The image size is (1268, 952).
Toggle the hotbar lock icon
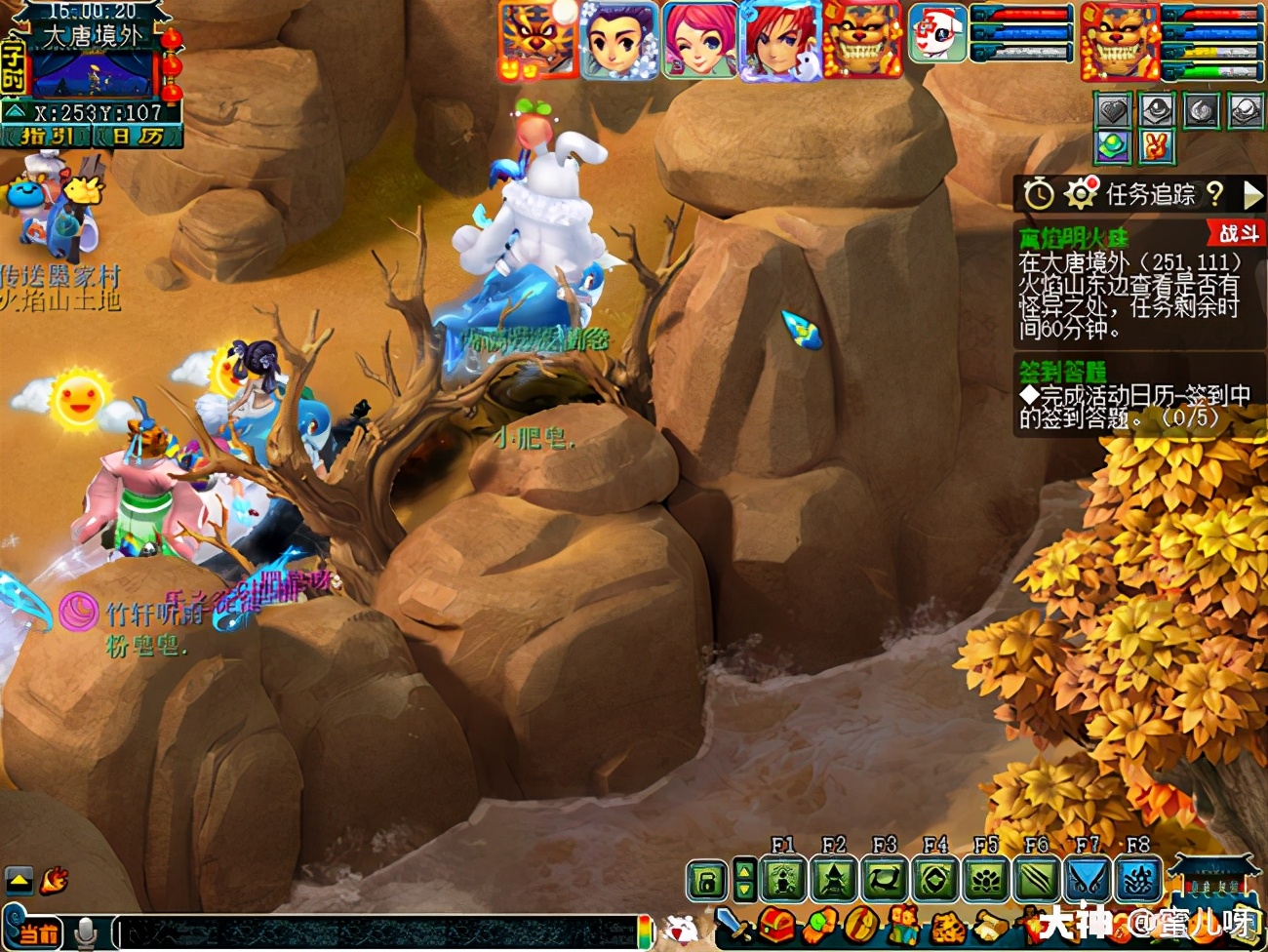click(x=707, y=881)
